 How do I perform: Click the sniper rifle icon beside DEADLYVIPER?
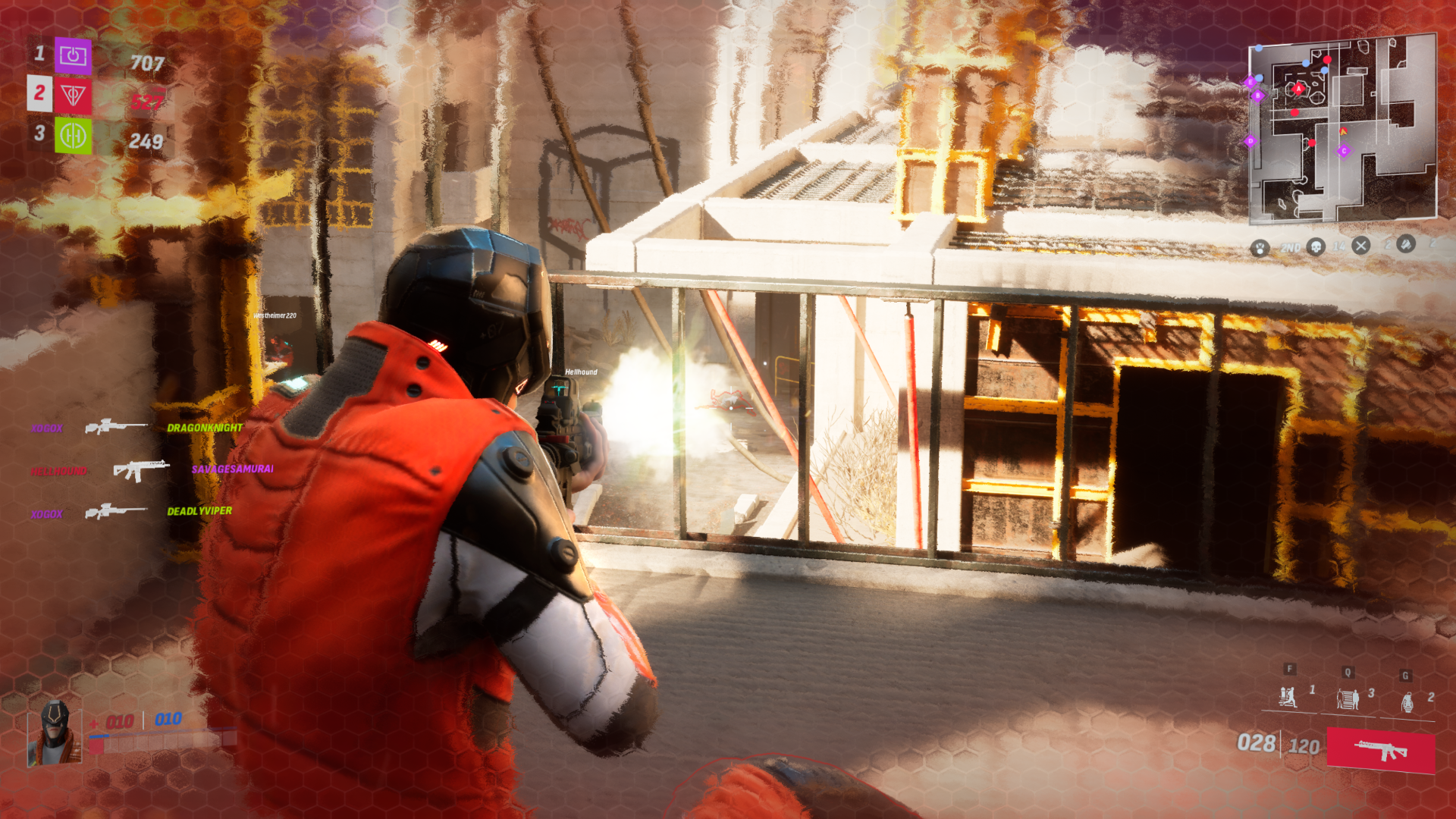pyautogui.click(x=115, y=510)
